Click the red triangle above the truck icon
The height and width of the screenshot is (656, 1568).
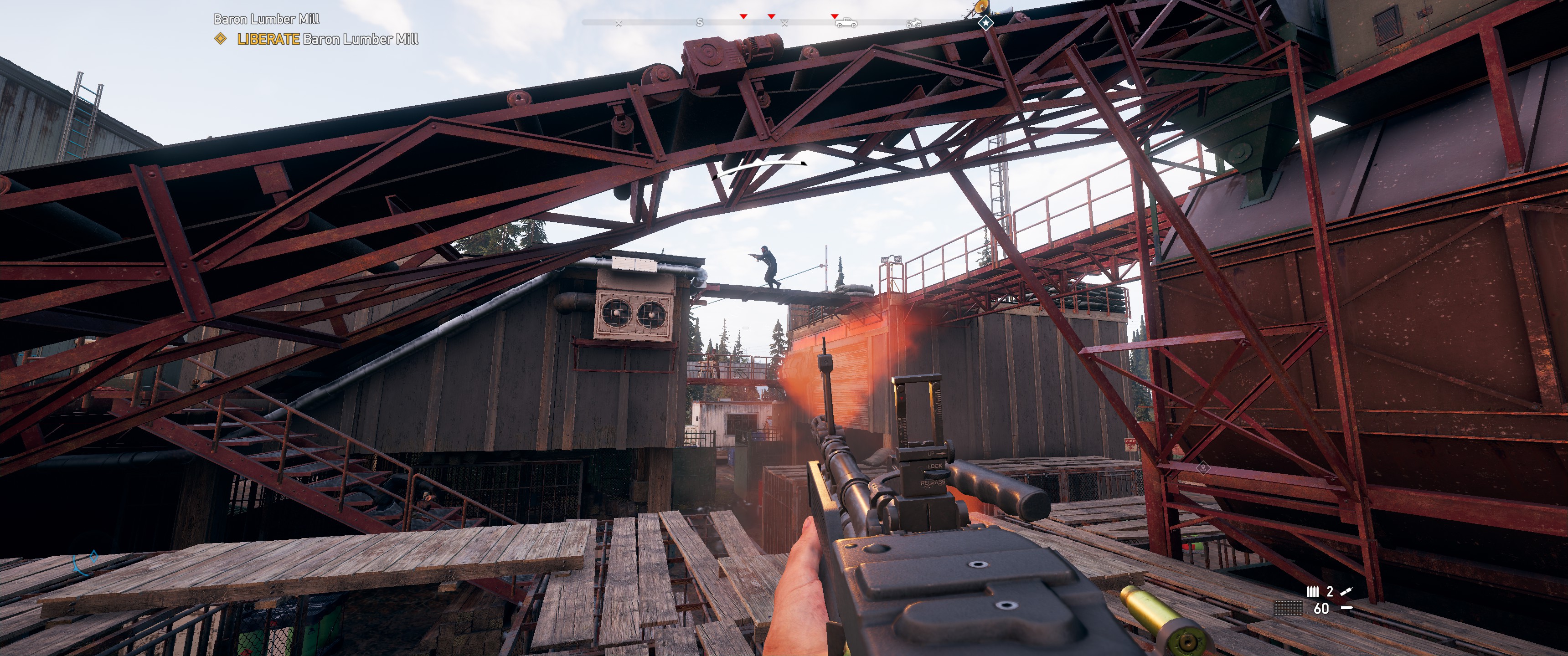click(x=834, y=17)
